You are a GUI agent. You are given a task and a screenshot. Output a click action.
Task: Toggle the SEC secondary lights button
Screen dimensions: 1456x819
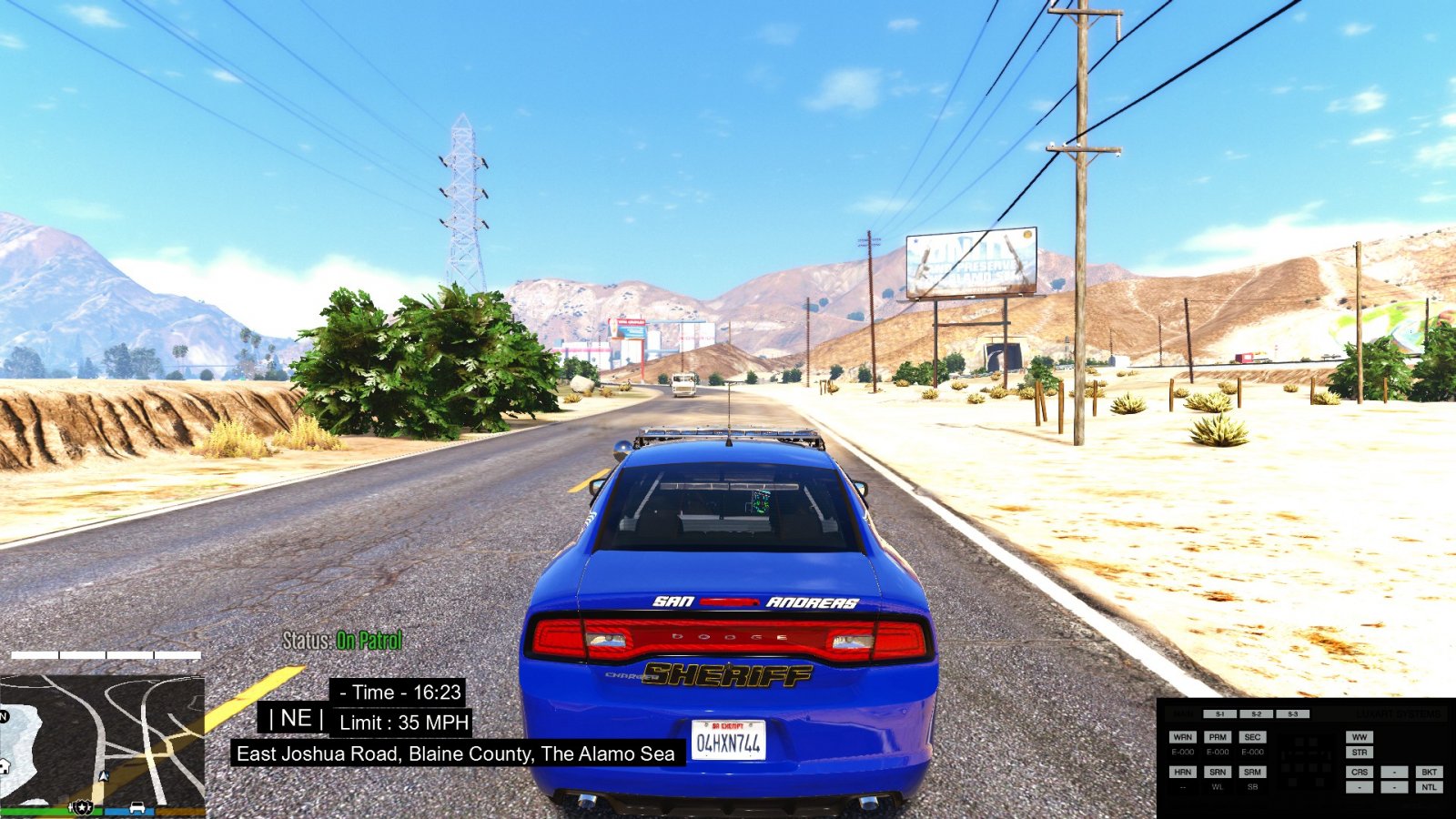pyautogui.click(x=1253, y=737)
